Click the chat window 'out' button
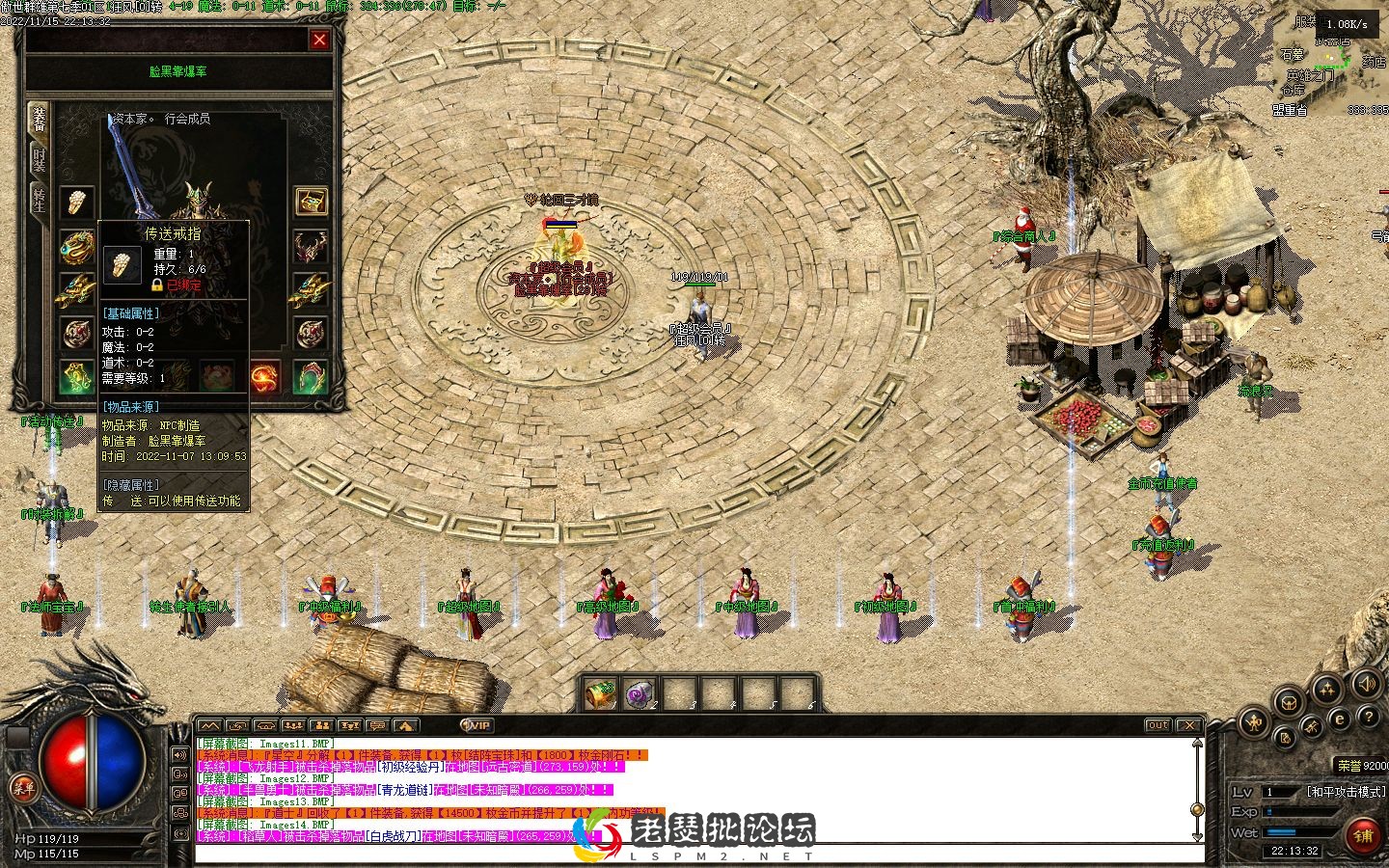Image resolution: width=1389 pixels, height=868 pixels. [1157, 725]
